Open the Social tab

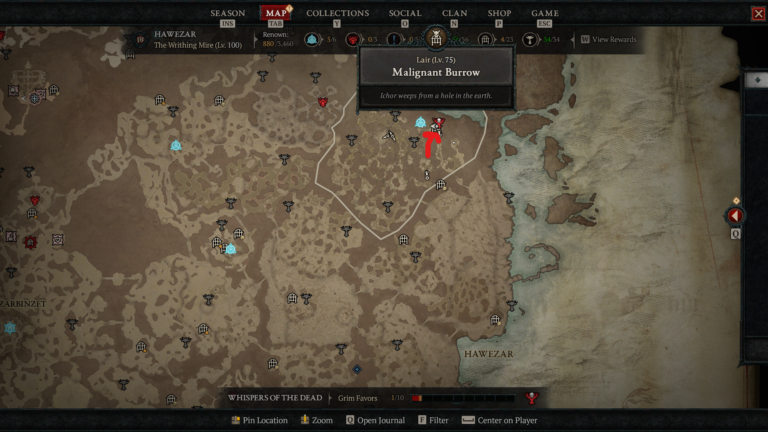pyautogui.click(x=405, y=13)
